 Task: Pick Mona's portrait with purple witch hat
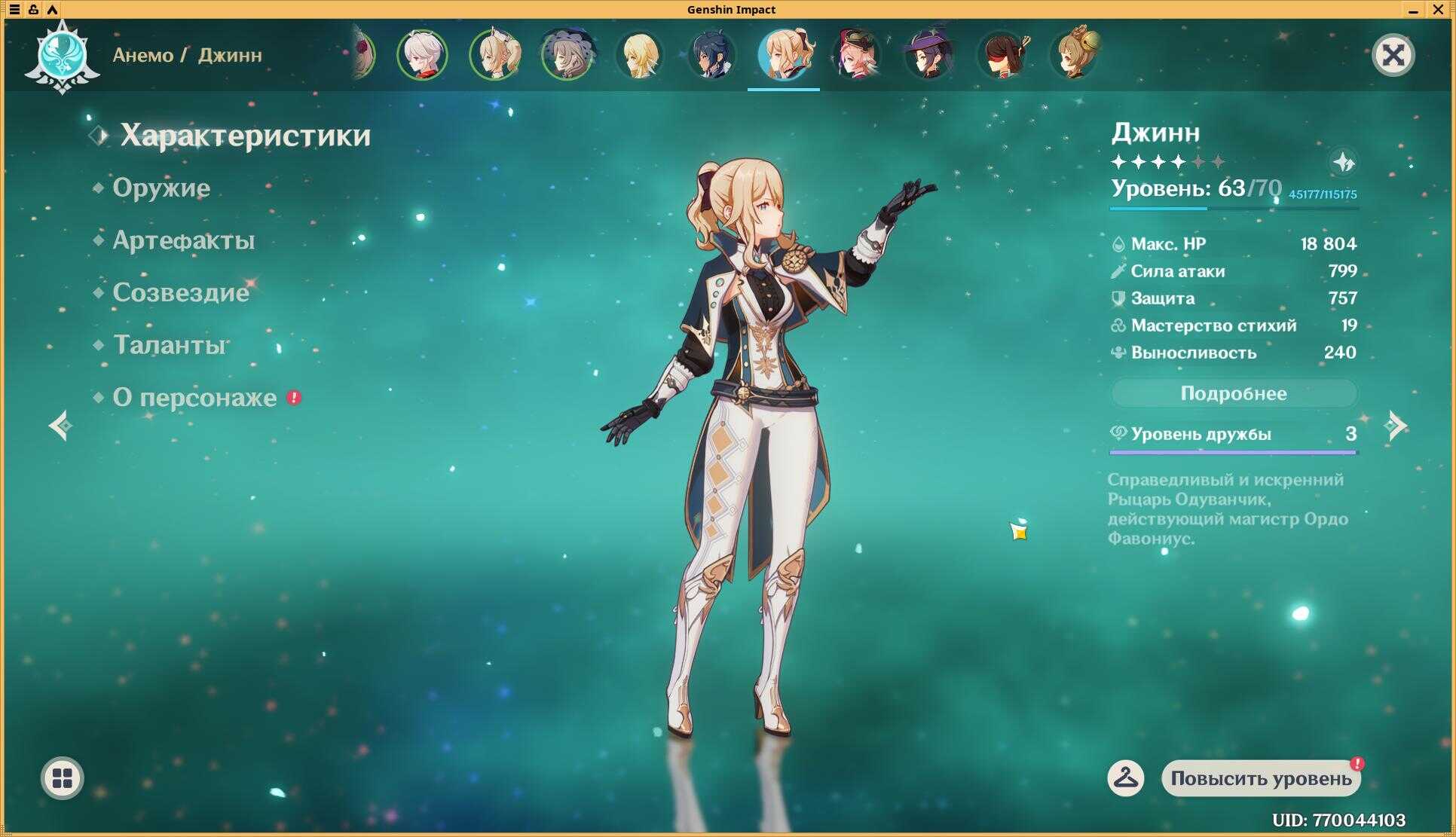[929, 55]
